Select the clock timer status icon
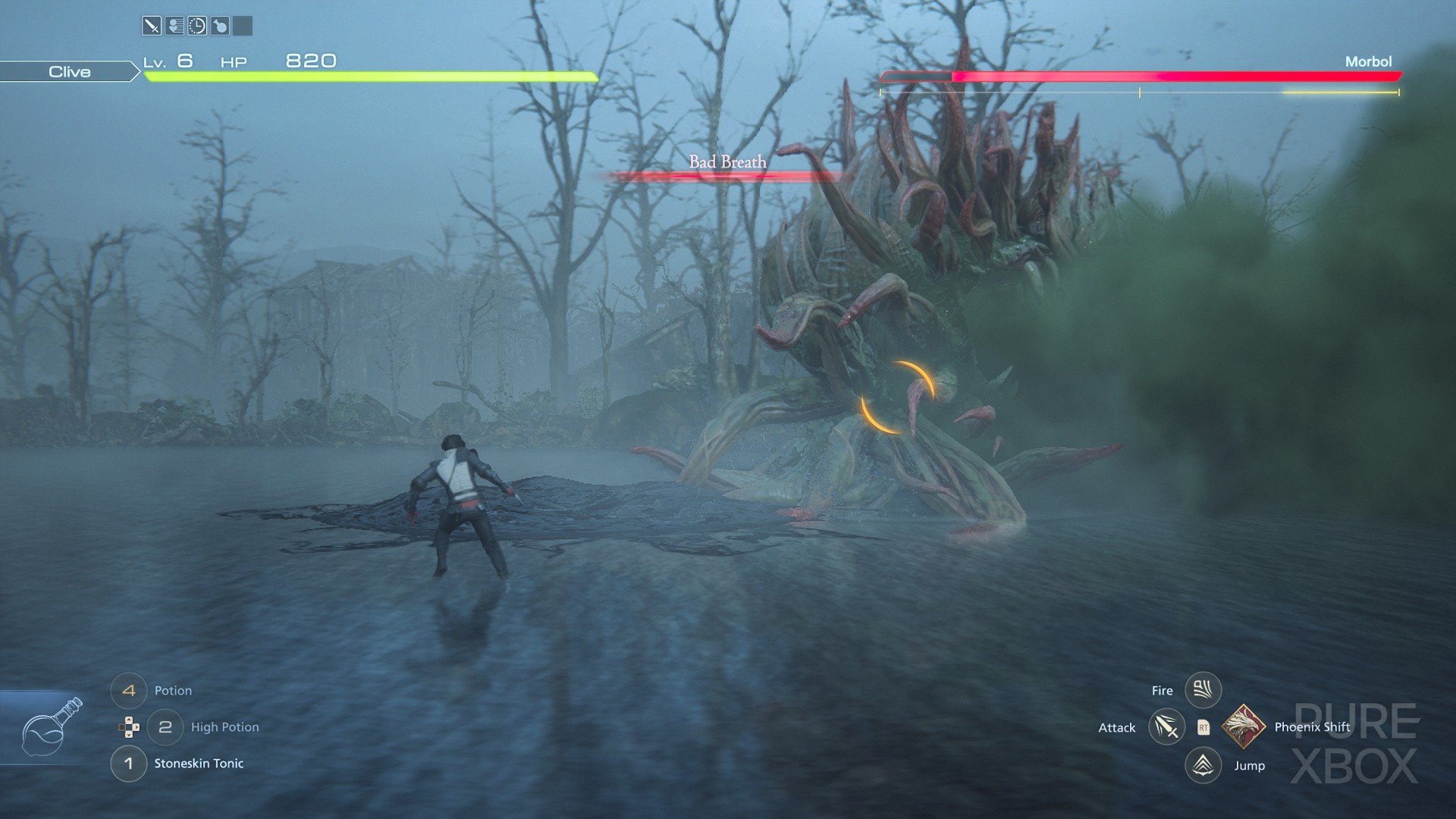Screen dimensions: 1456x819 197,27
